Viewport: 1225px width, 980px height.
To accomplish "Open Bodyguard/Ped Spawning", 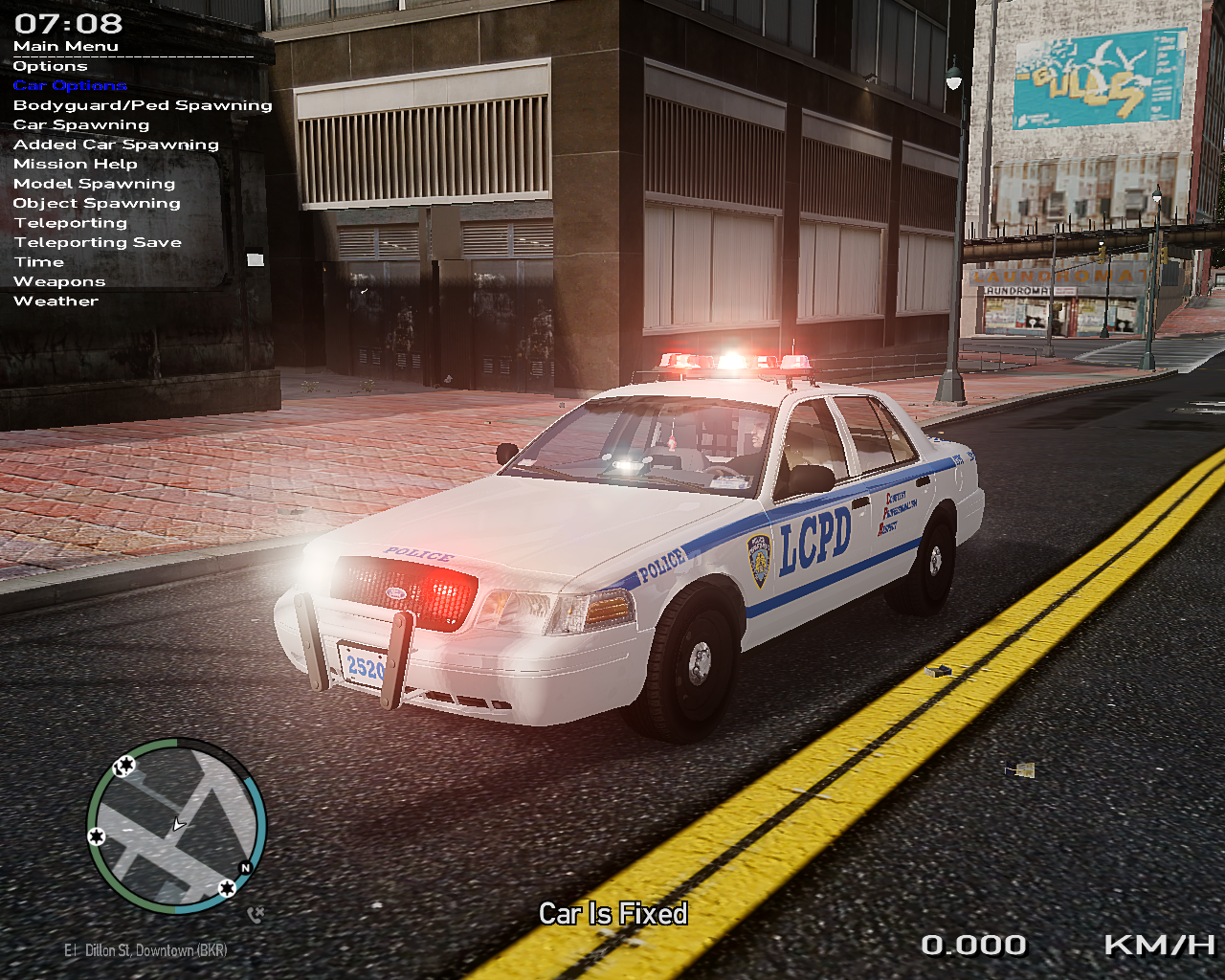I will (x=143, y=105).
